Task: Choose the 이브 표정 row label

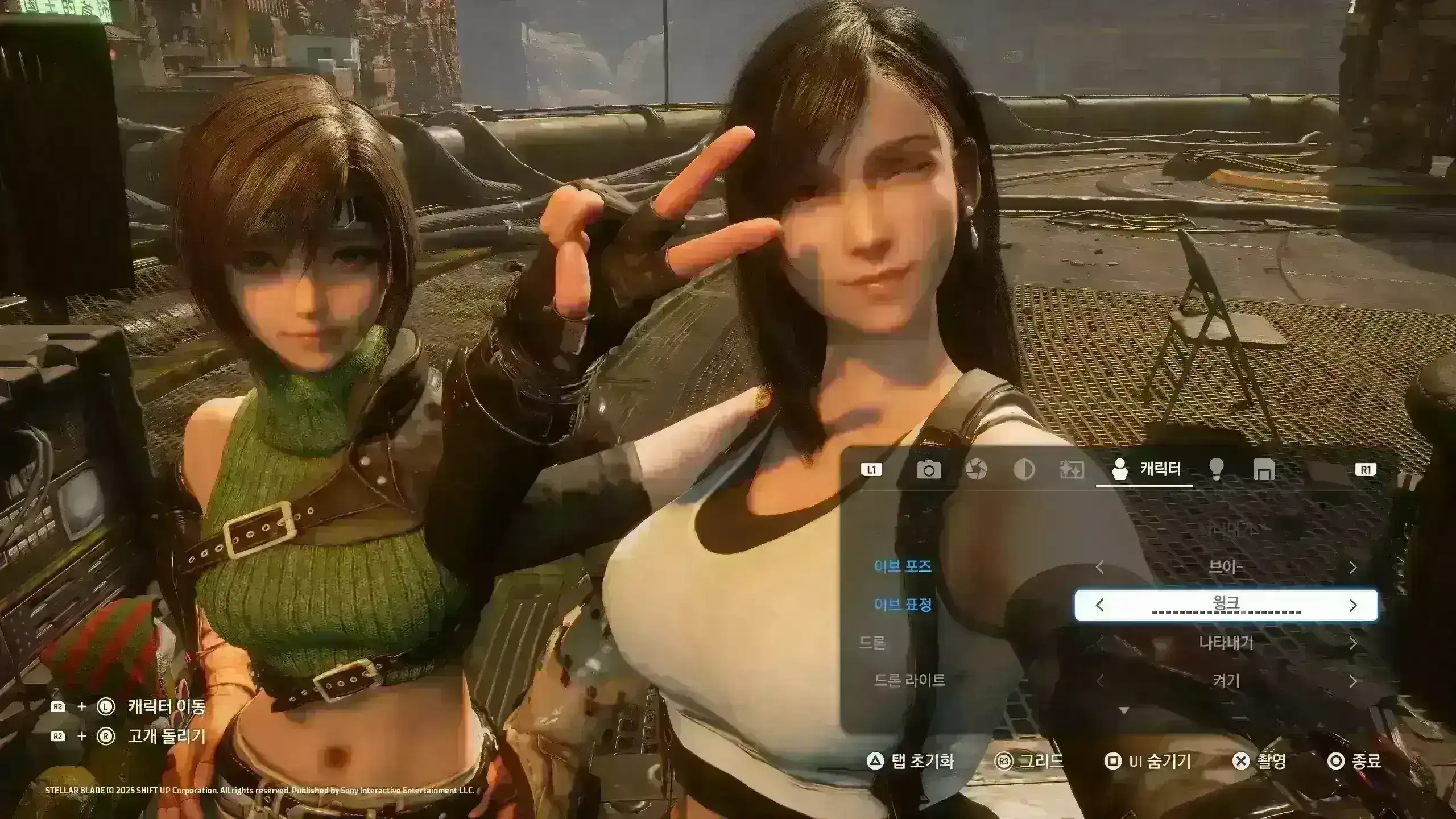Action: coord(903,604)
